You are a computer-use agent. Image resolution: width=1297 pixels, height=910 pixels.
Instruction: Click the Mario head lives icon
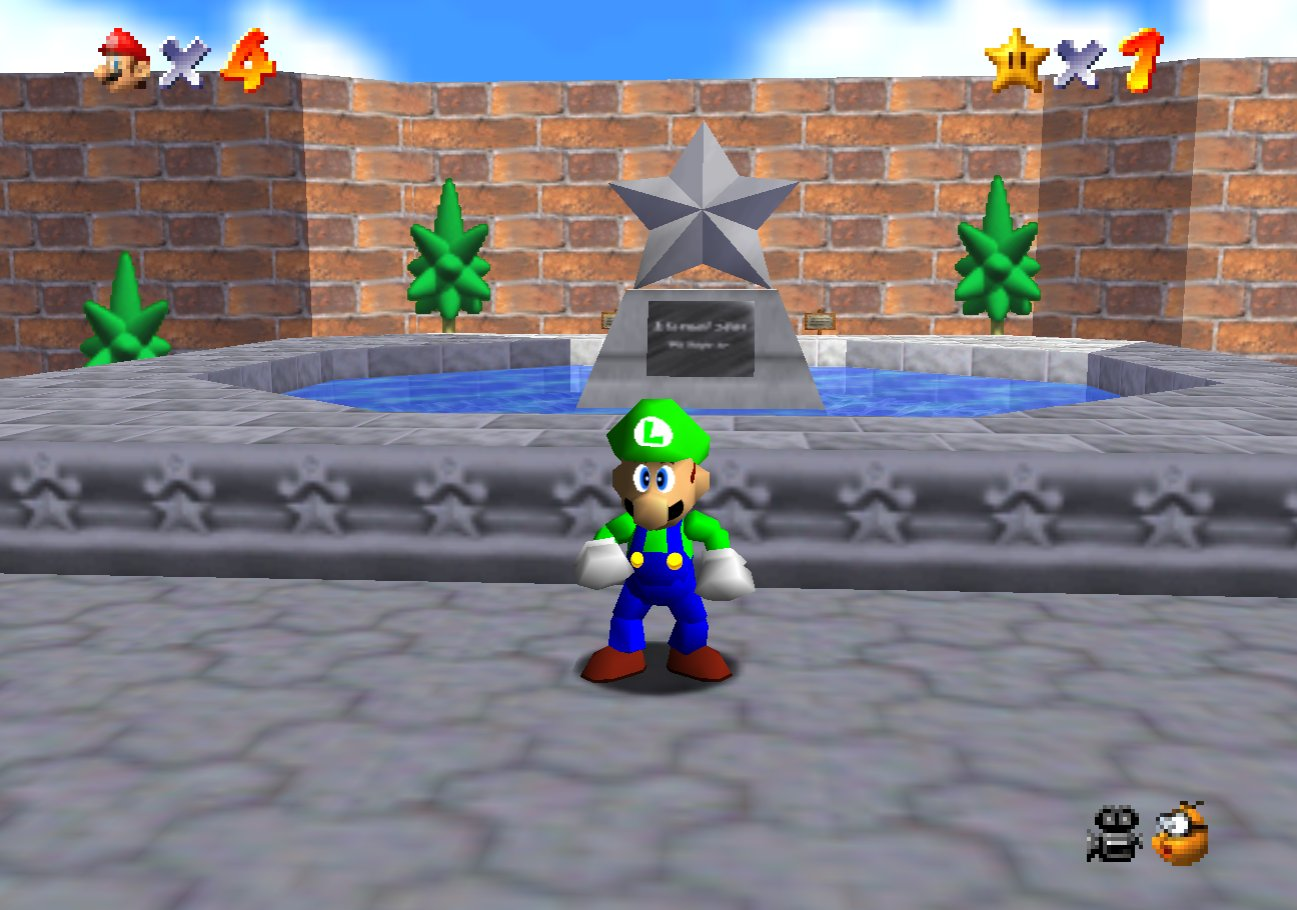coord(124,60)
